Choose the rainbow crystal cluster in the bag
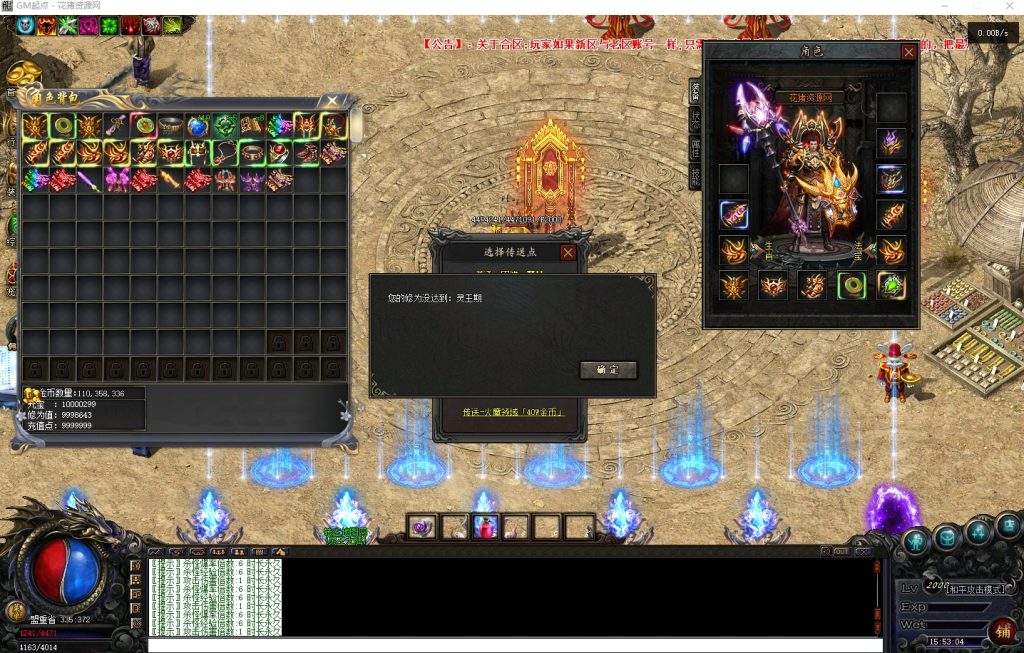This screenshot has height=653, width=1024. [35, 181]
